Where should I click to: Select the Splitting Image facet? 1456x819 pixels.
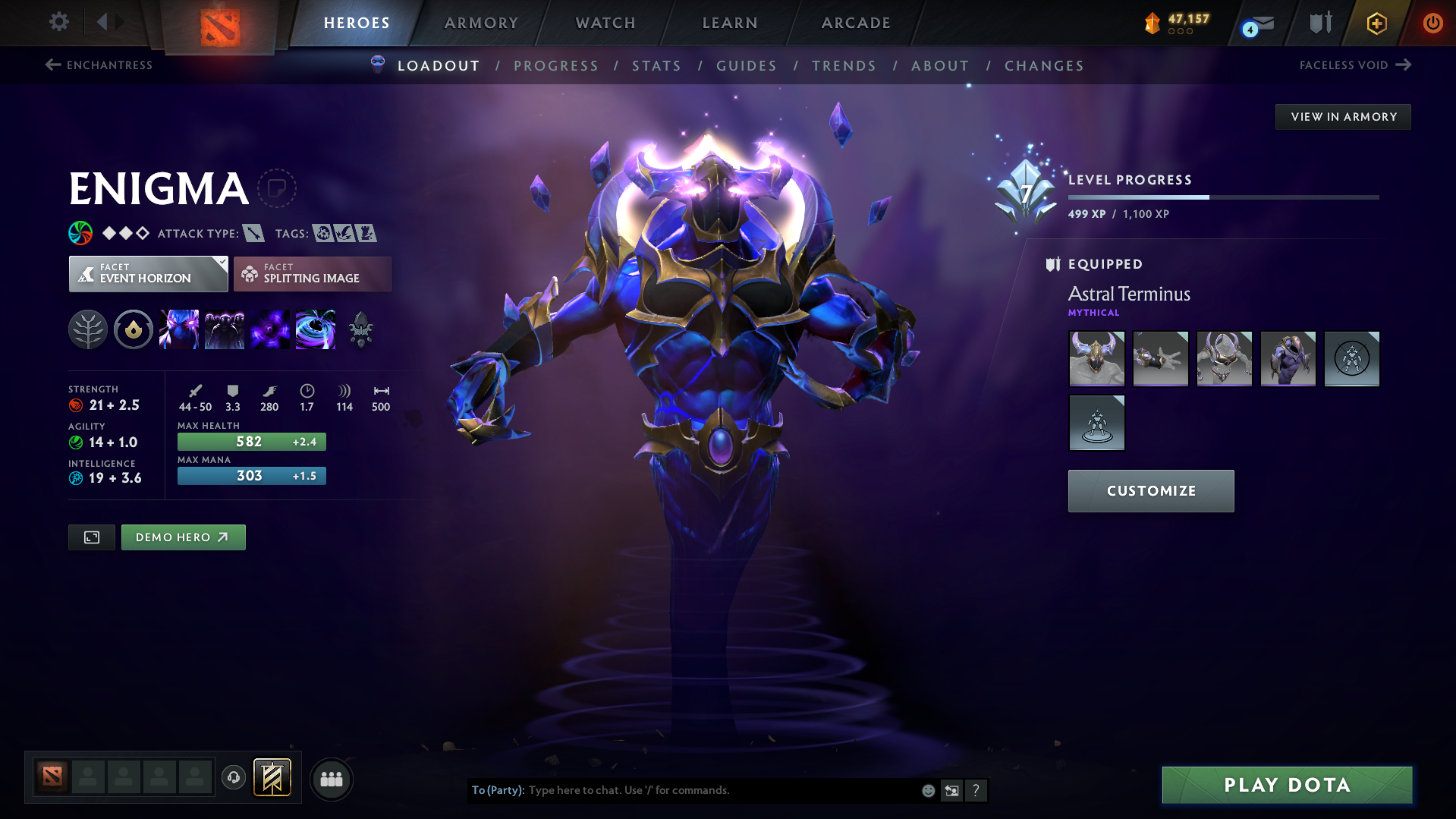312,273
